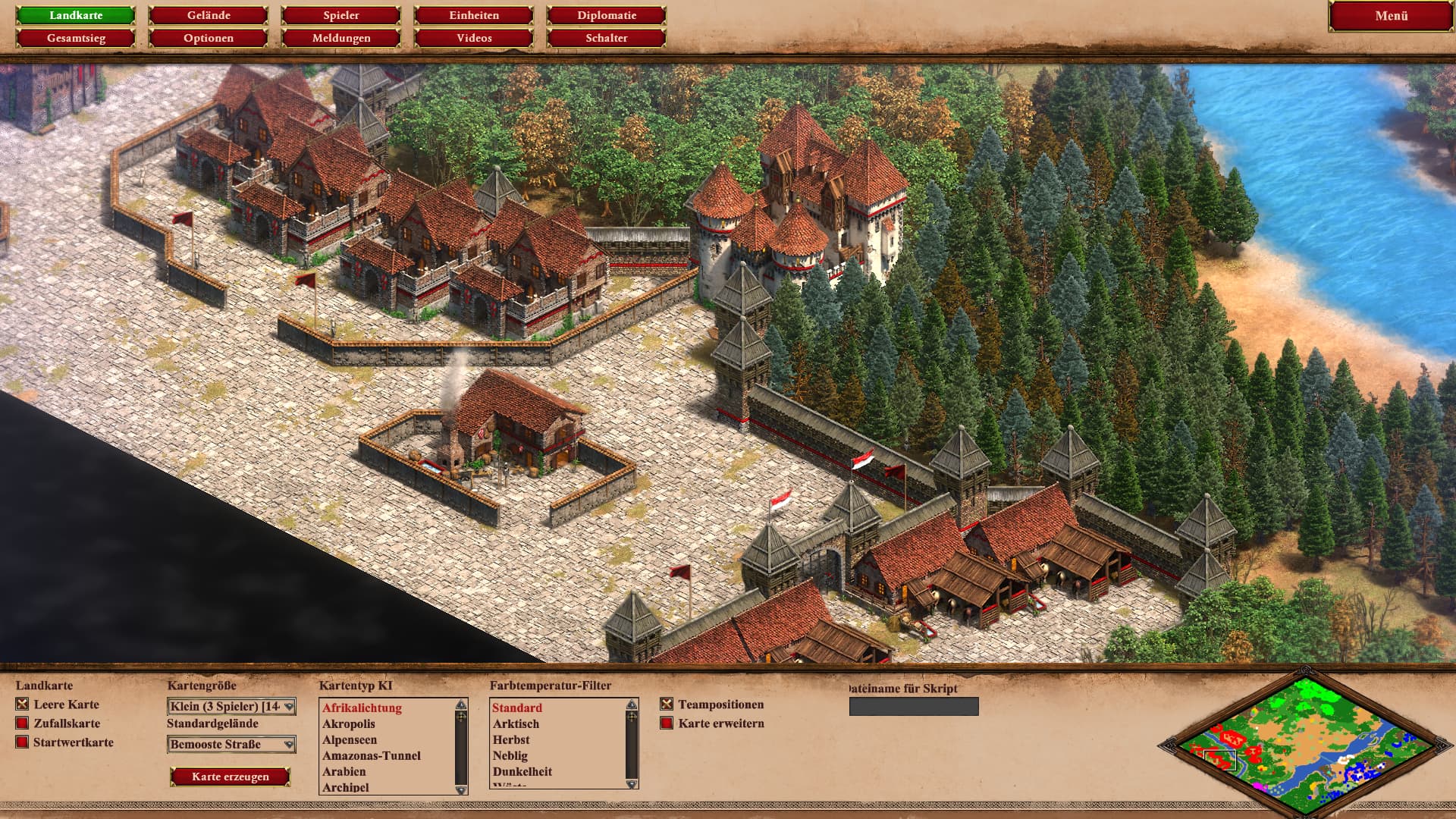Open the Gelände terrain tab
Image resolution: width=1456 pixels, height=819 pixels.
[x=209, y=15]
